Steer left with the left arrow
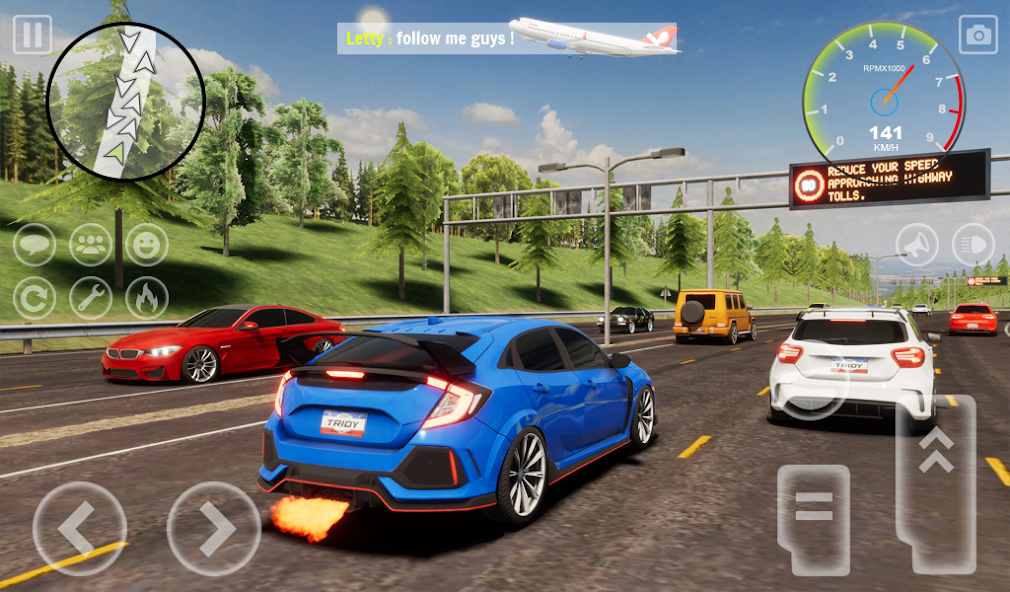 (x=79, y=528)
